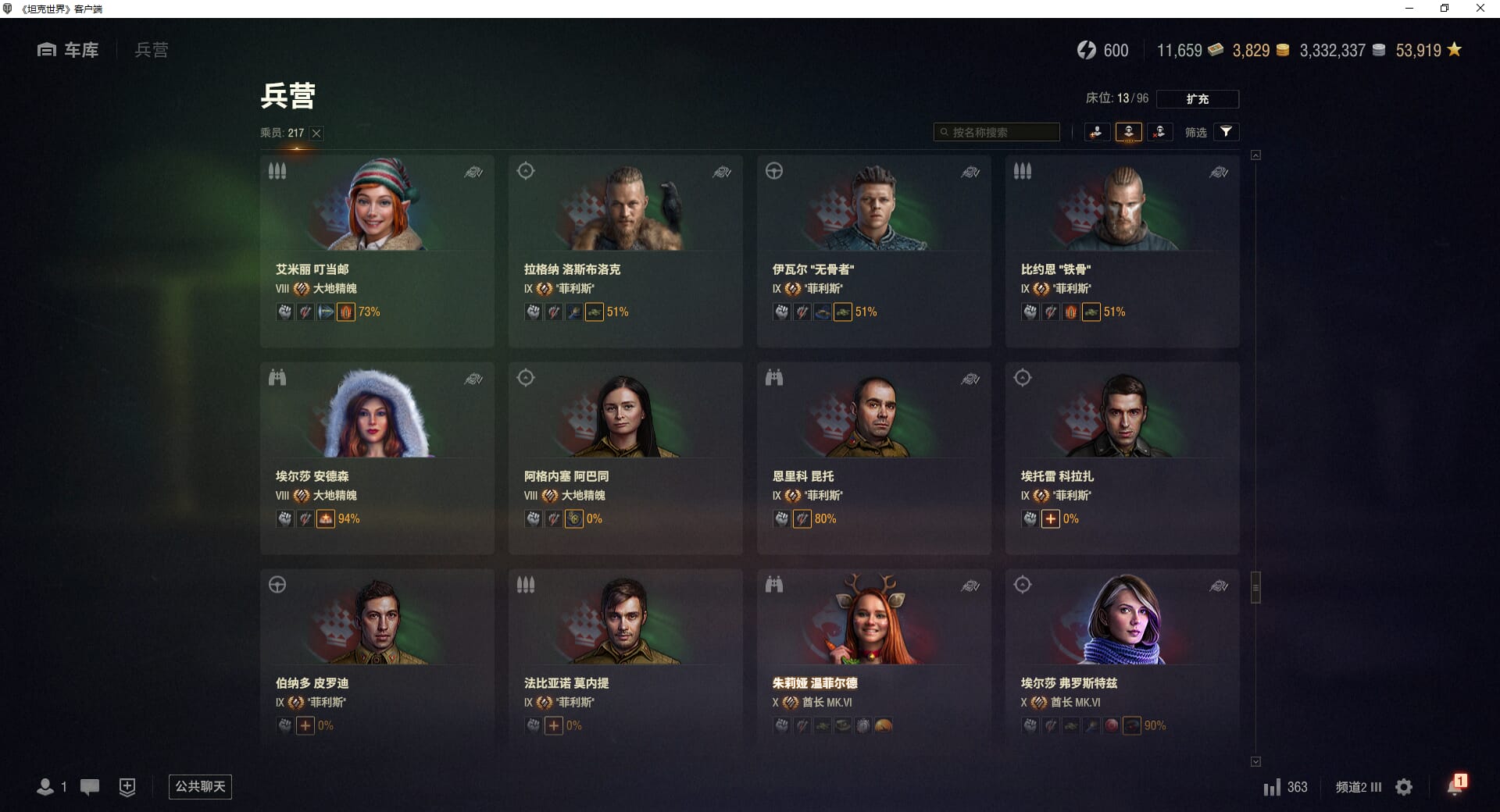
Task: Open the notification bell with red badge
Action: click(1455, 785)
